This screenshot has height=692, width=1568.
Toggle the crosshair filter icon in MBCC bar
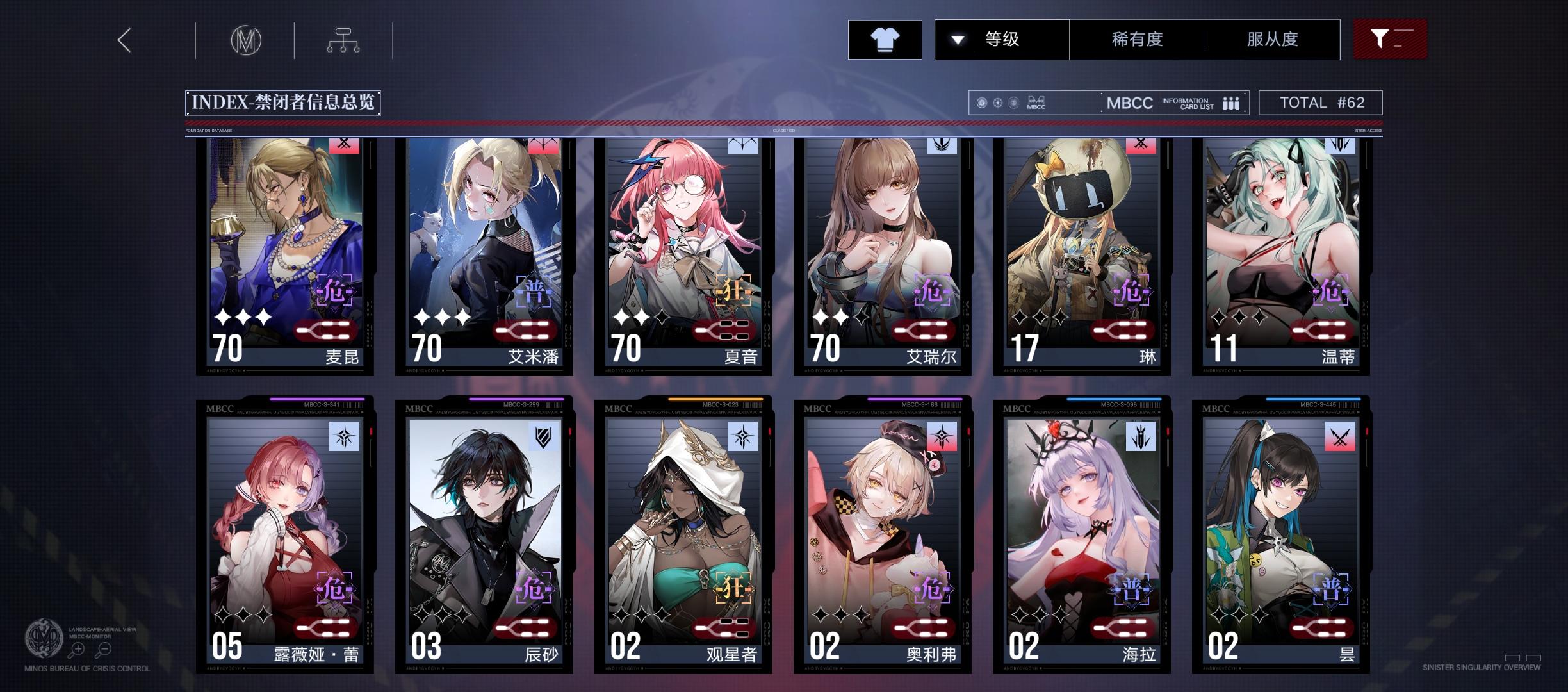997,101
